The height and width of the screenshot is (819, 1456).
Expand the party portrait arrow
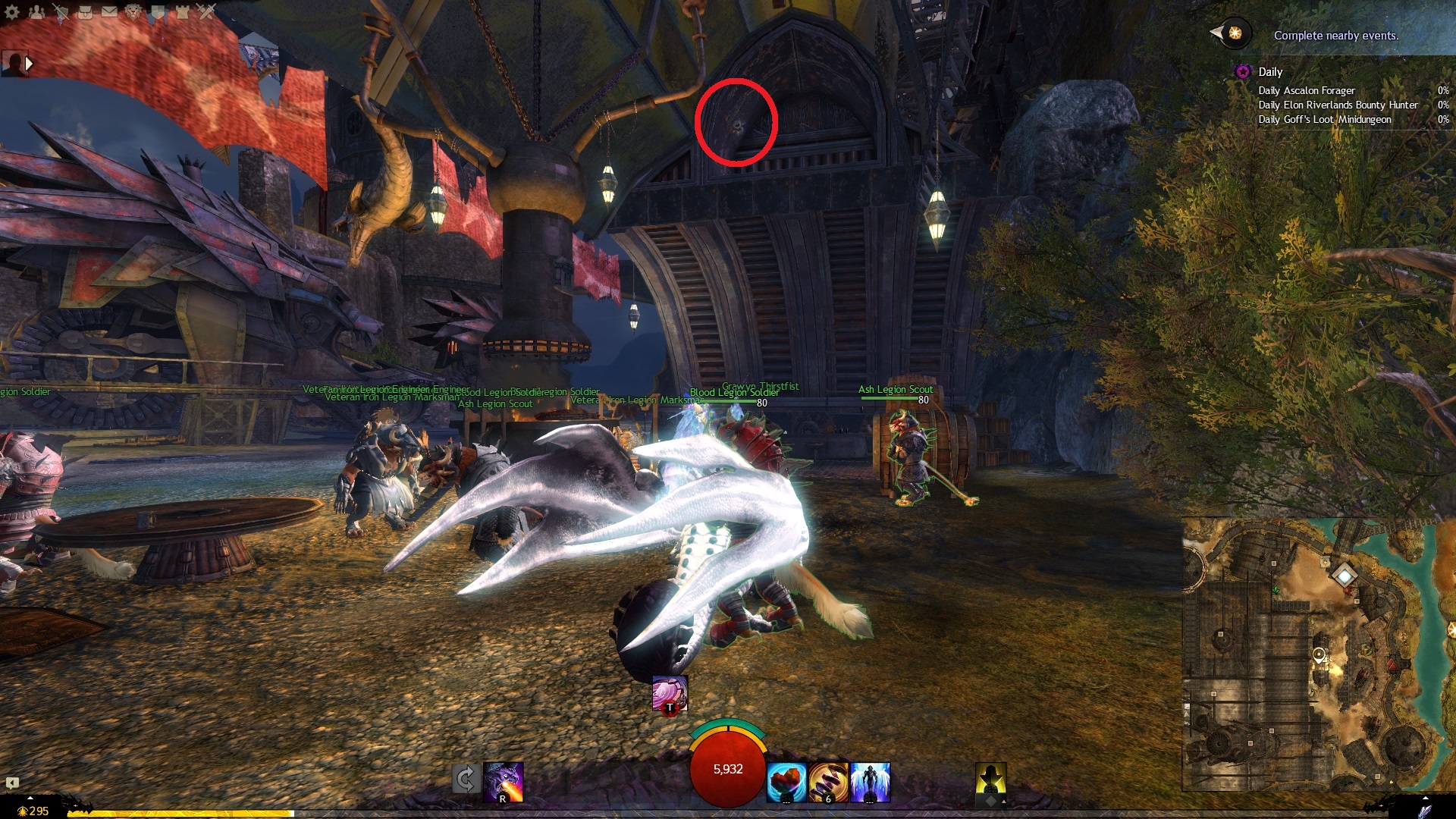pos(29,64)
